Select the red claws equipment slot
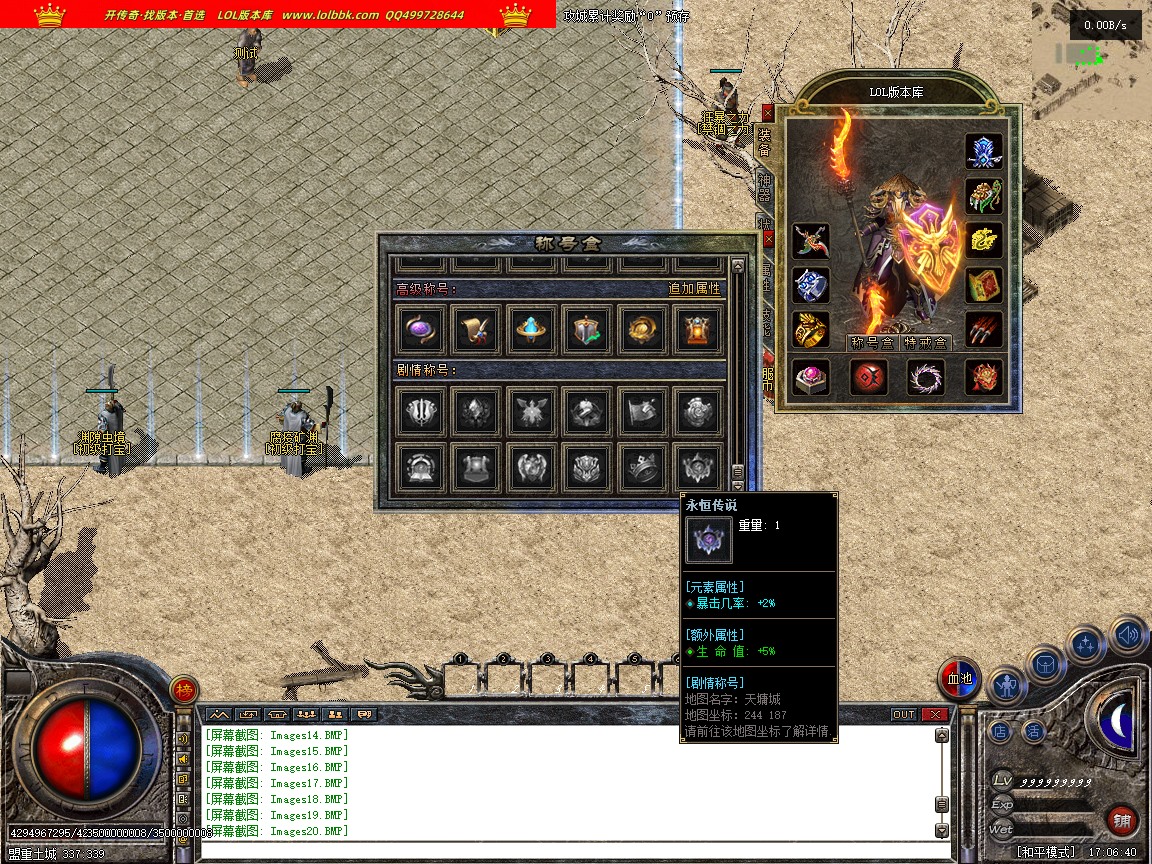Screen dimensions: 1152x864 point(984,329)
